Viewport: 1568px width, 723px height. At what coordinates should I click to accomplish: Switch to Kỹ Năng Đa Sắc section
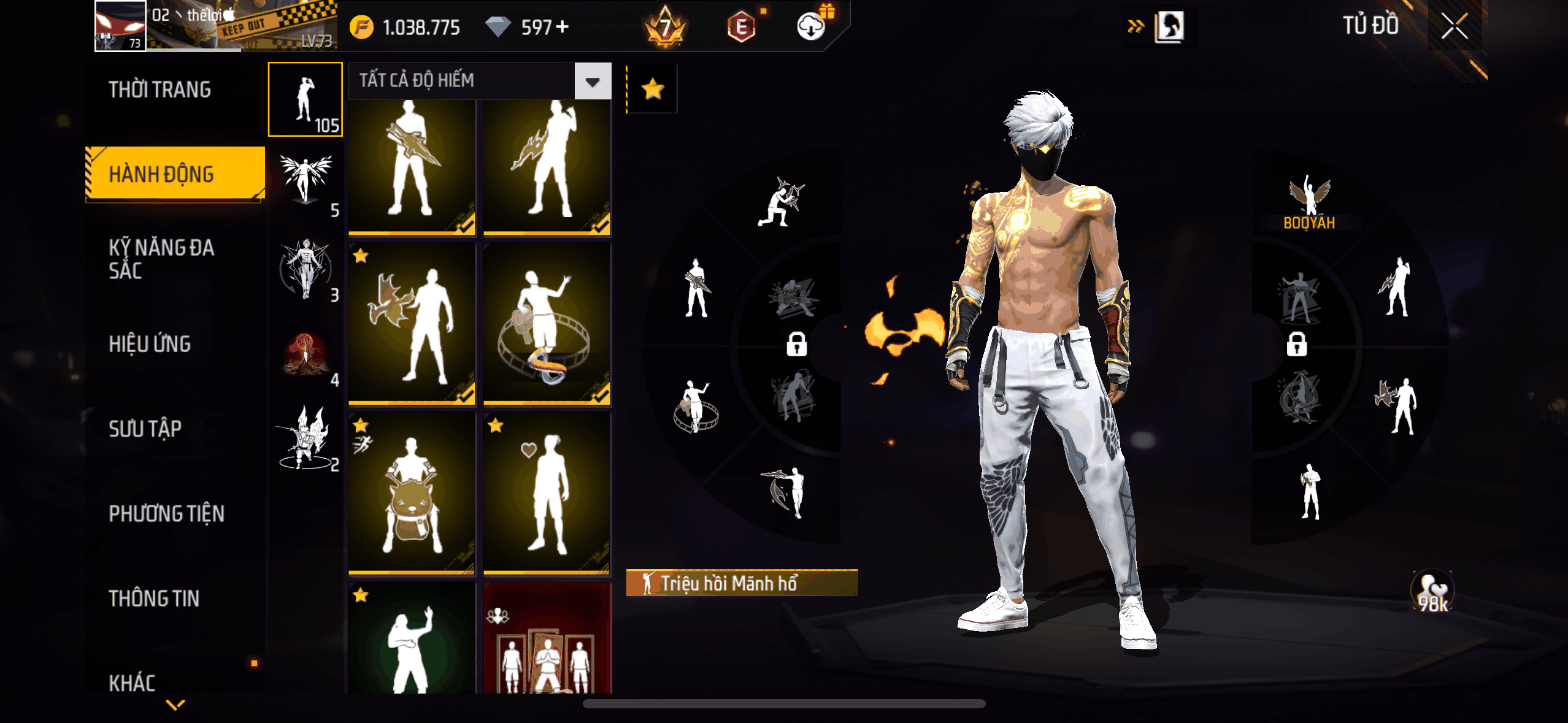(x=162, y=259)
